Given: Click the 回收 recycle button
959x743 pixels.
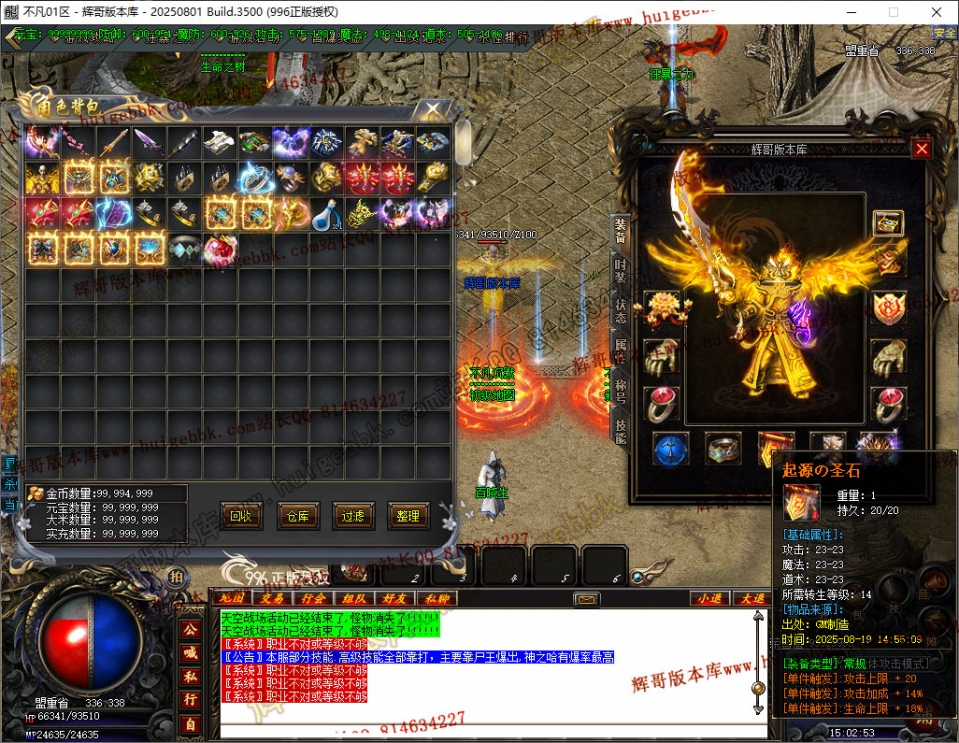Looking at the screenshot, I should pyautogui.click(x=241, y=516).
